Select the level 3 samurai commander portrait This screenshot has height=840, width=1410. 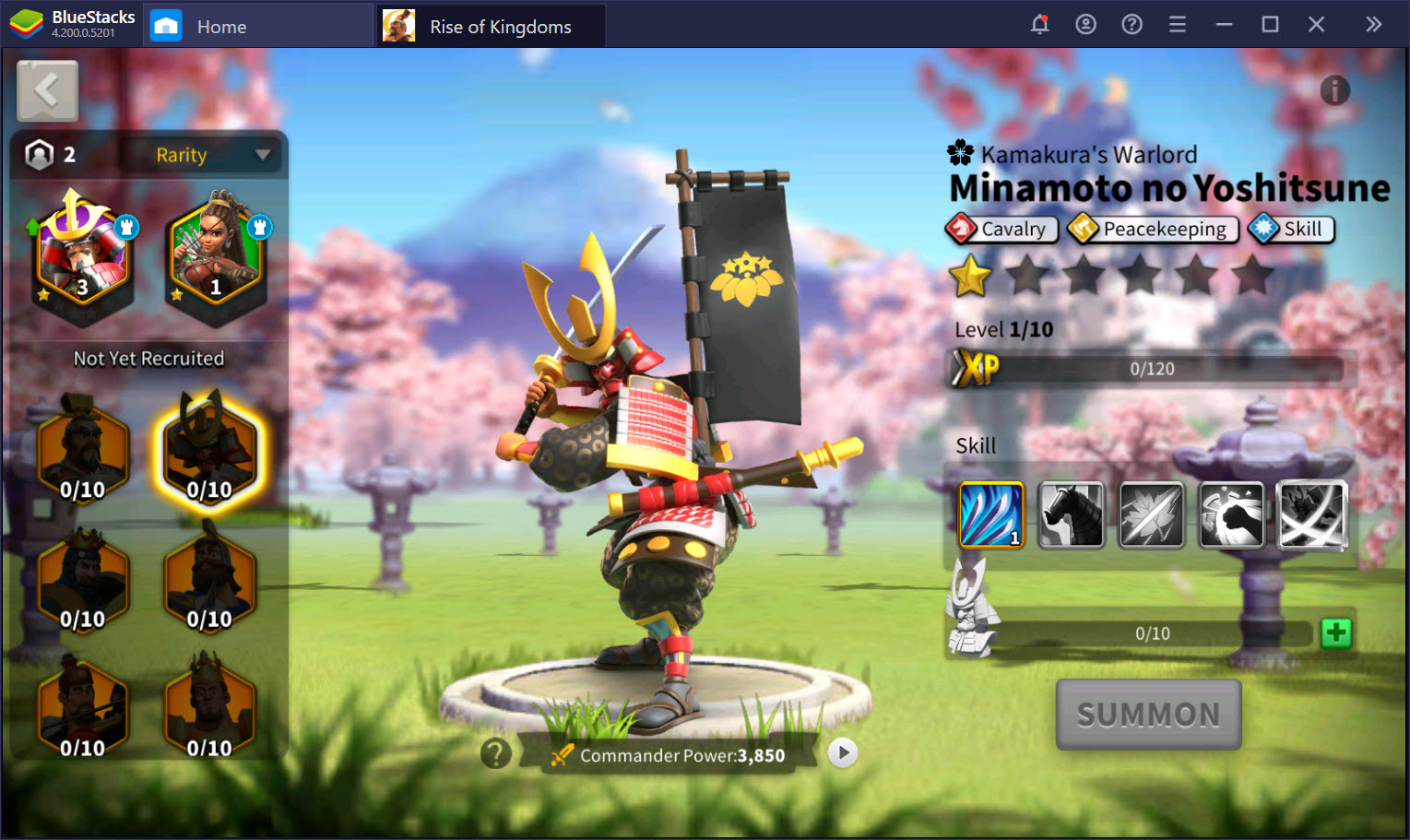[x=81, y=254]
